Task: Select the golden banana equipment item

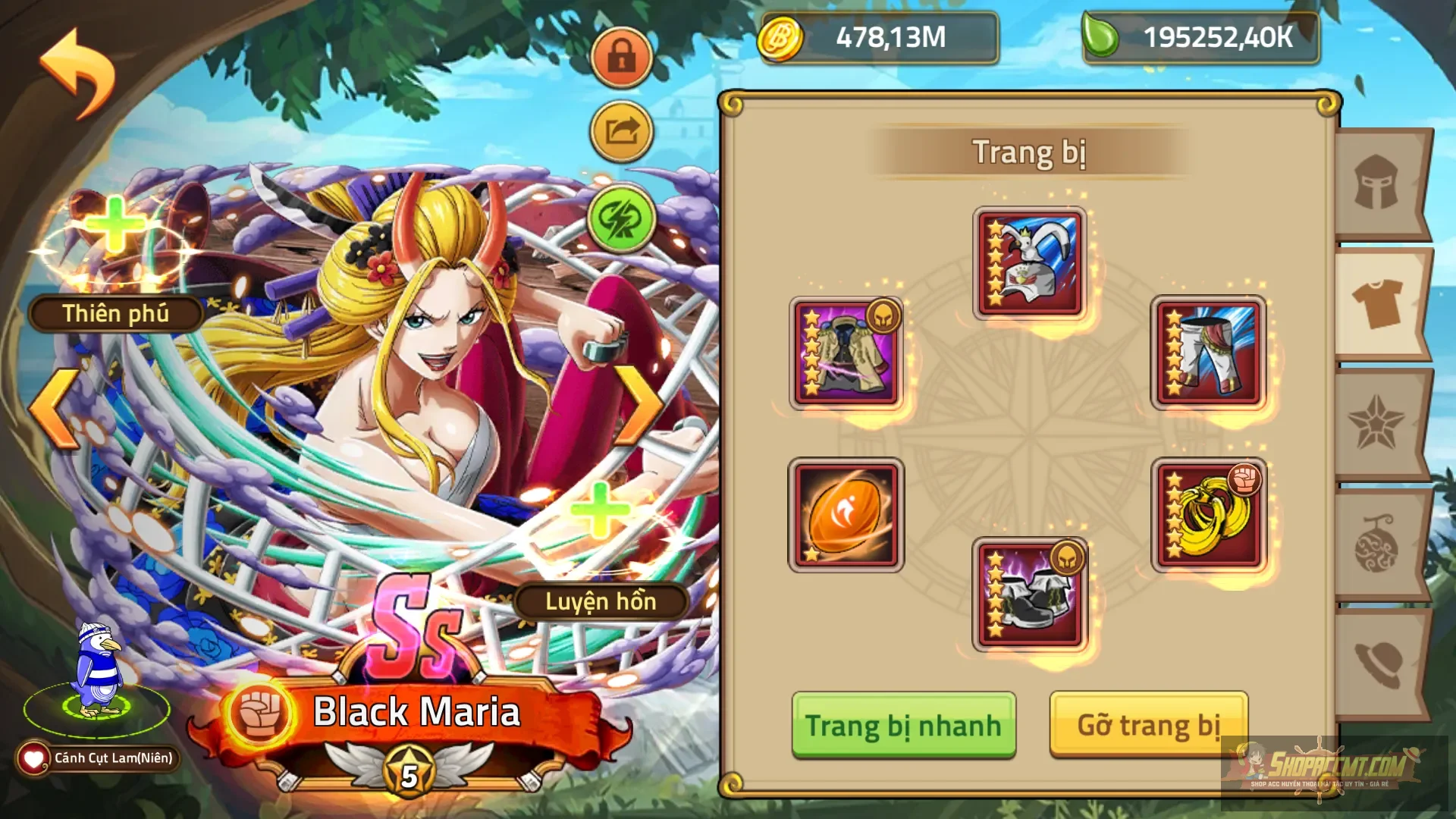Action: pyautogui.click(x=1208, y=514)
